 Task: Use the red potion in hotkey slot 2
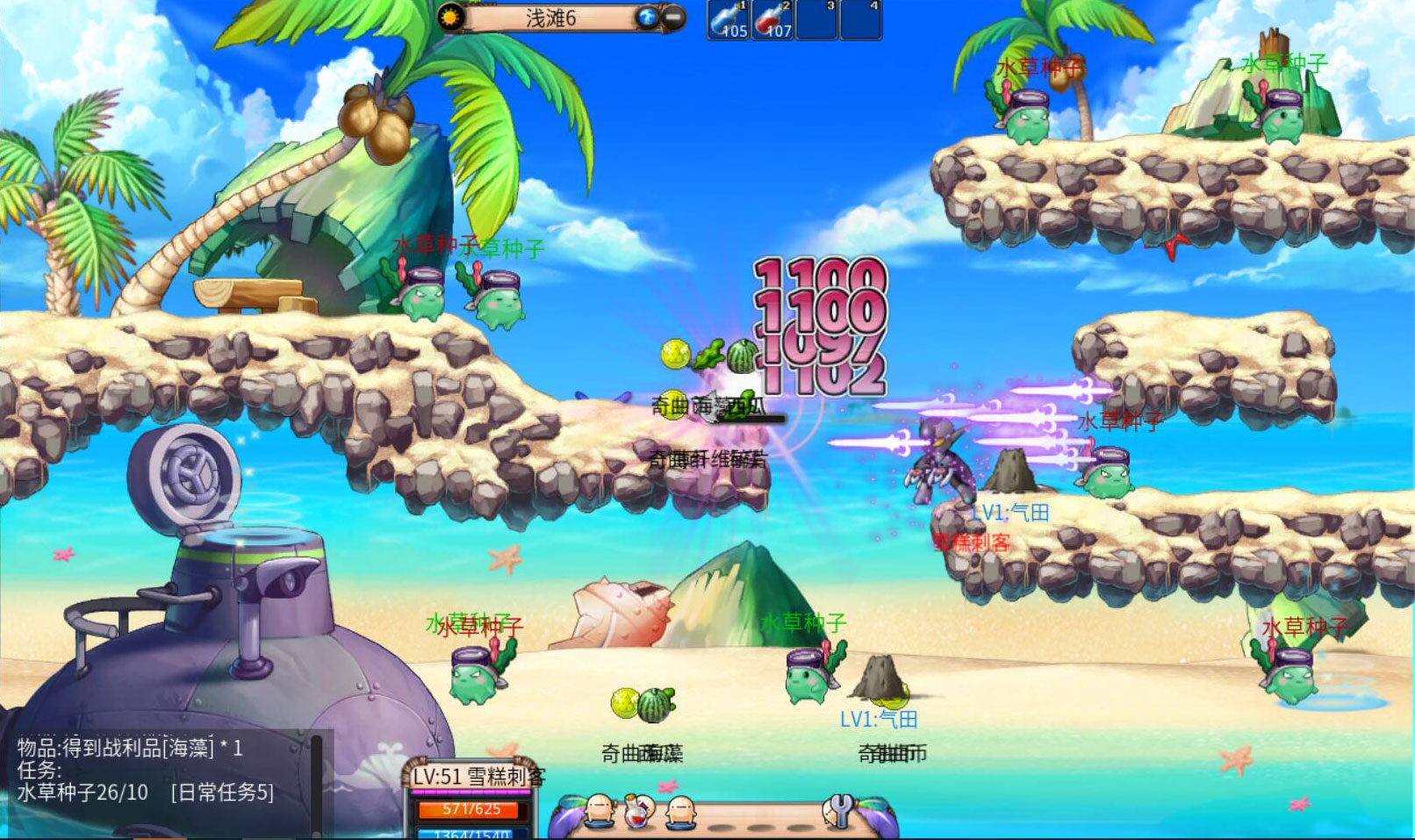point(773,20)
